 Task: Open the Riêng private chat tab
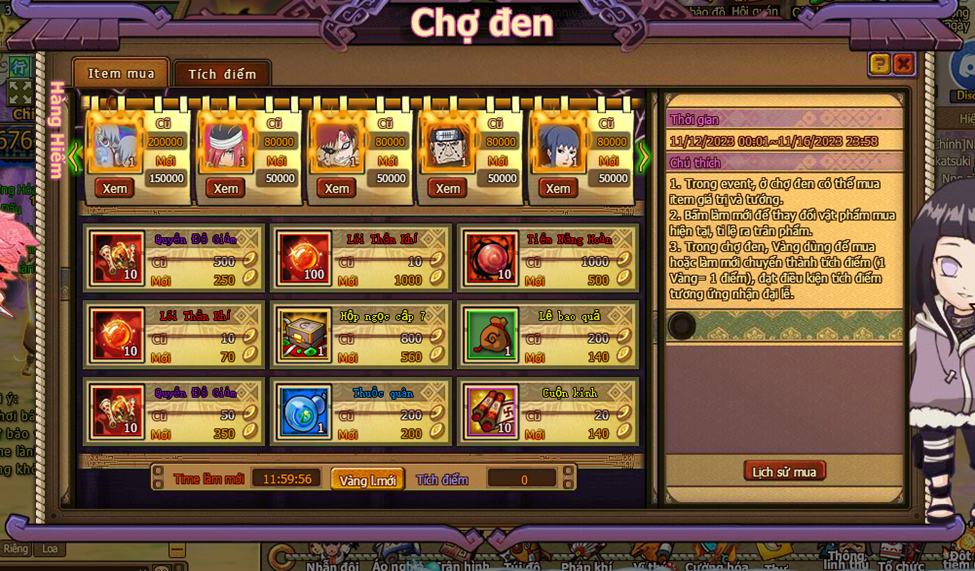[x=16, y=549]
